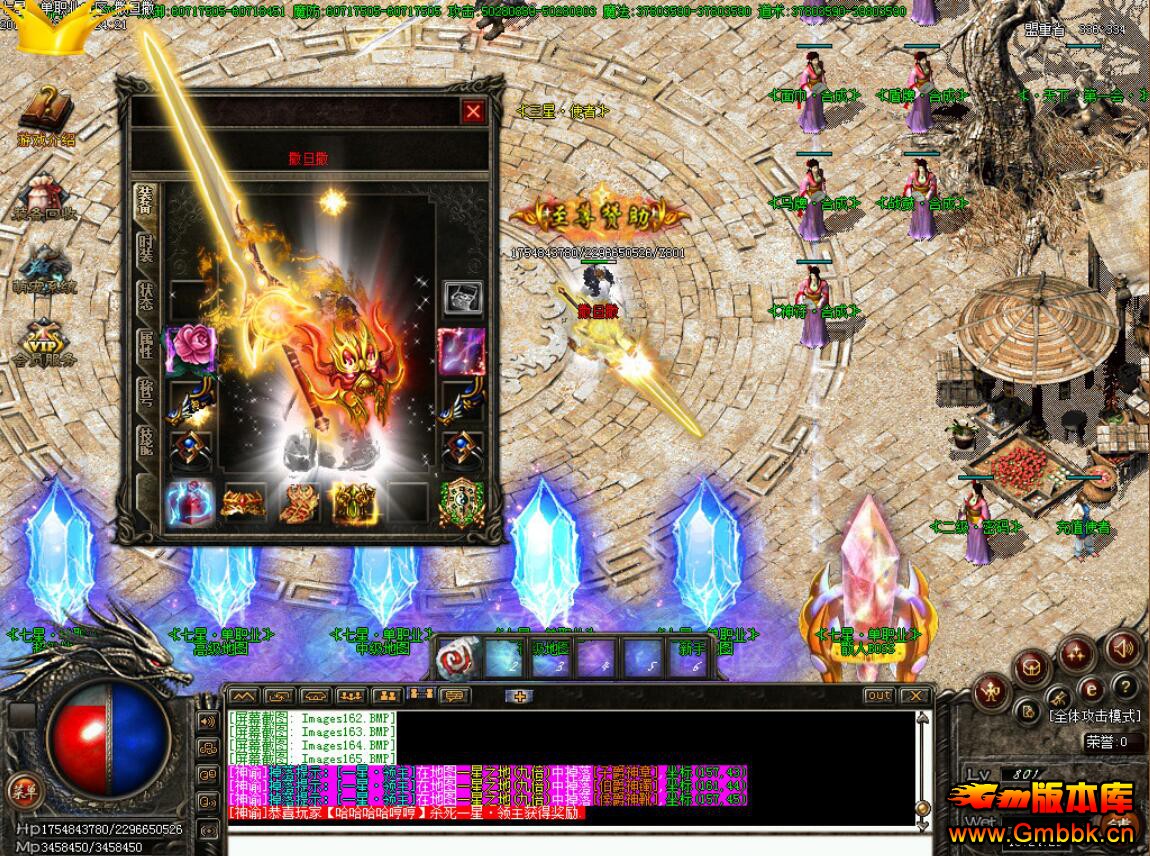Switch to the 时装 (fashion) tab
The image size is (1150, 856).
click(146, 249)
